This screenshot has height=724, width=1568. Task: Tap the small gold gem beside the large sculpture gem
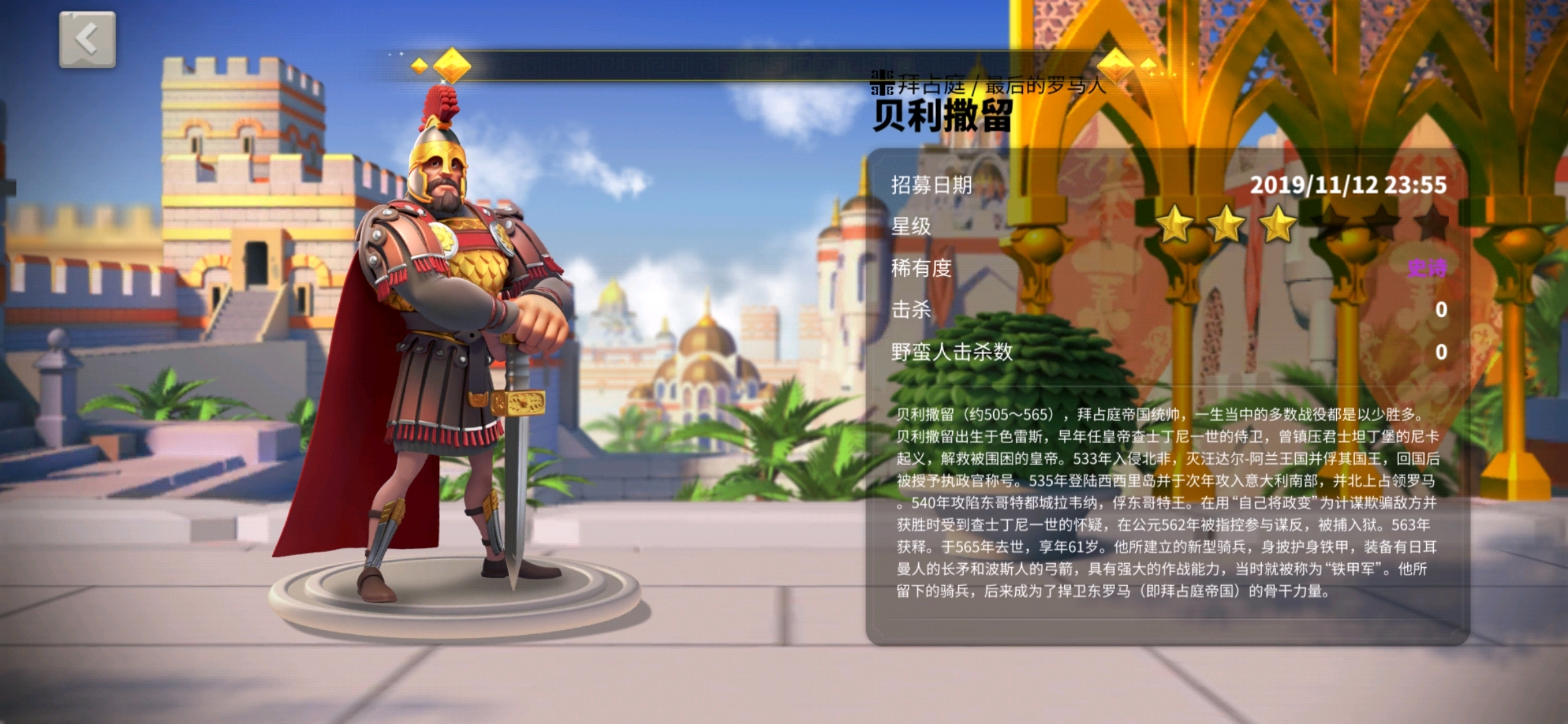[419, 66]
